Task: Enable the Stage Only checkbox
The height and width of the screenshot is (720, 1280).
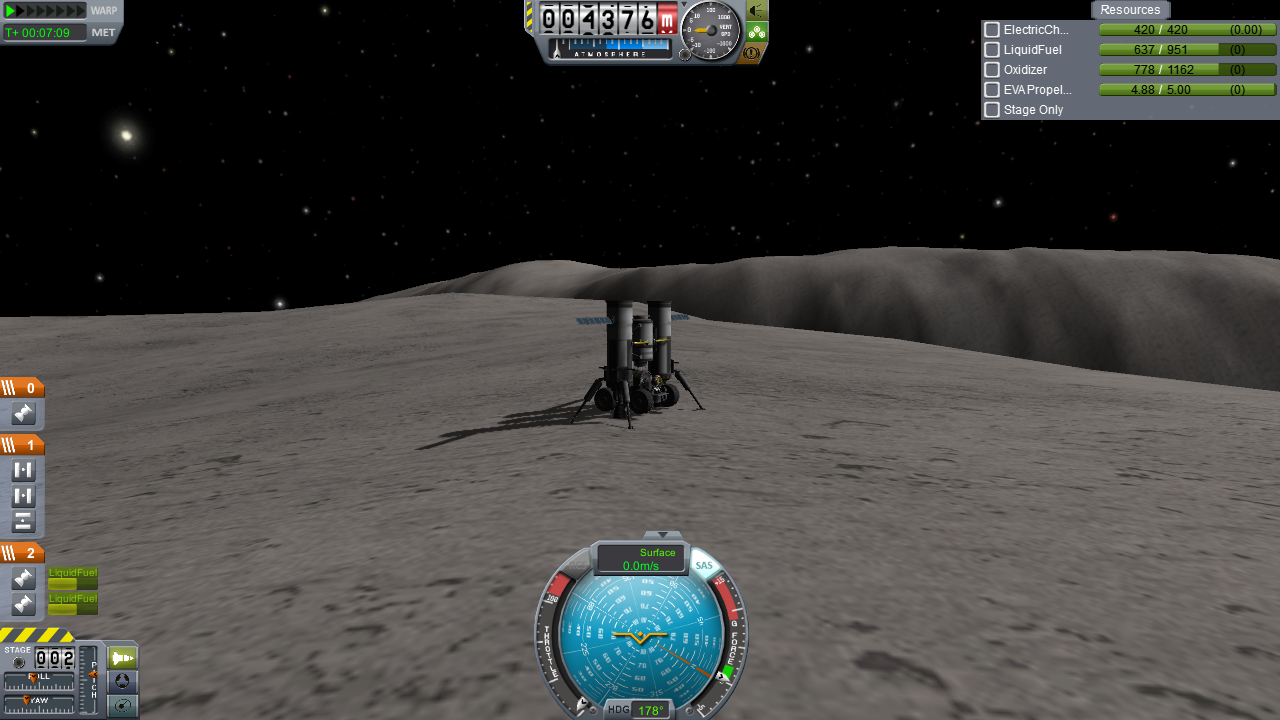Action: coord(992,110)
